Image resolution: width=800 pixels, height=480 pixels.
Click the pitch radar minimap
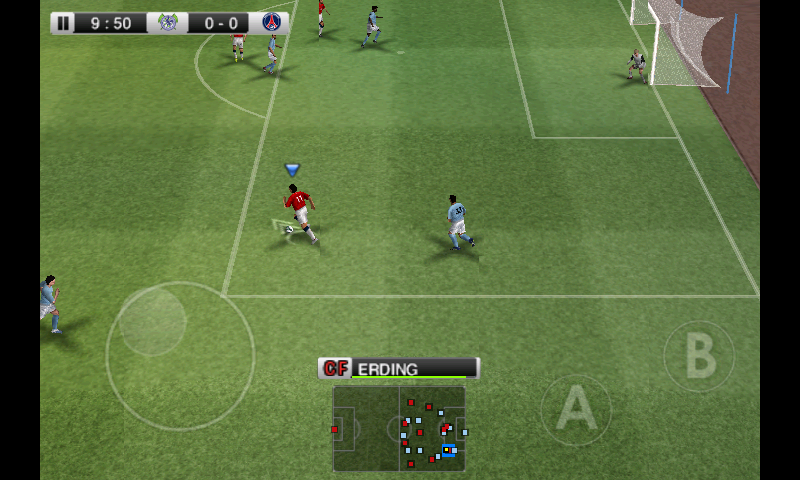(399, 428)
